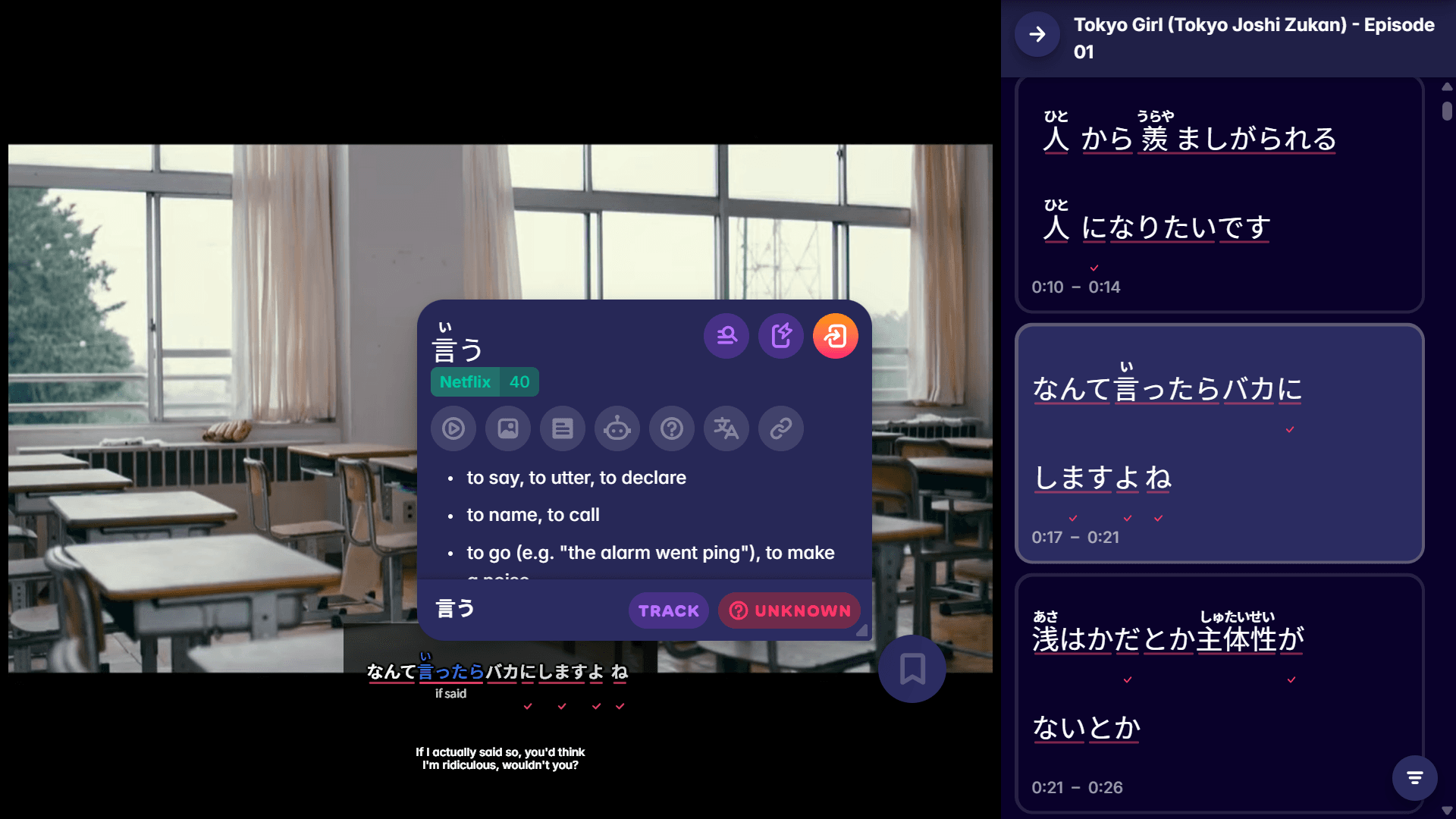The width and height of the screenshot is (1456, 819).
Task: Collapse the sidebar with the arrow button
Action: [1037, 34]
